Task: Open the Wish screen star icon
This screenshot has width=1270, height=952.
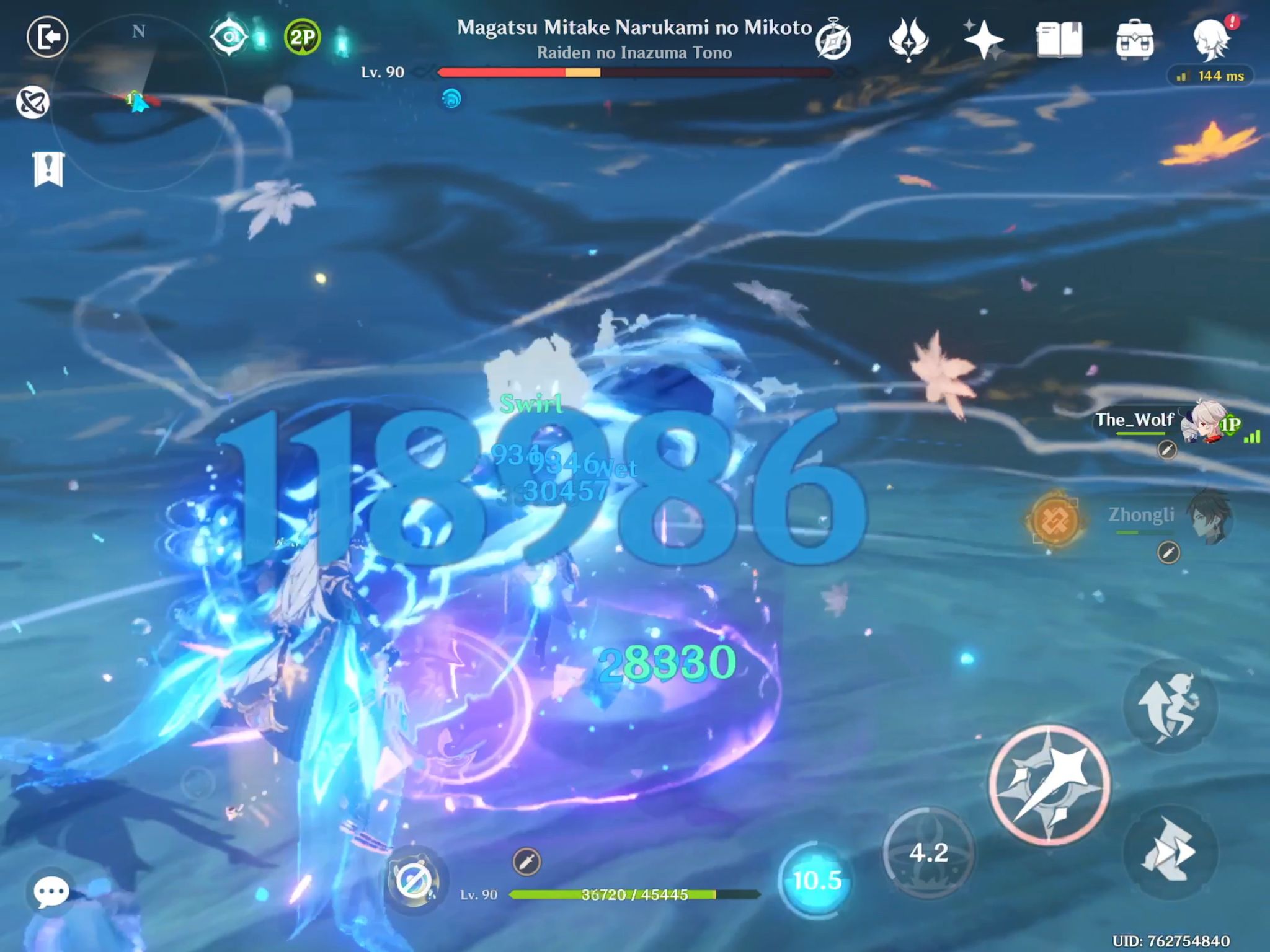Action: coord(985,38)
